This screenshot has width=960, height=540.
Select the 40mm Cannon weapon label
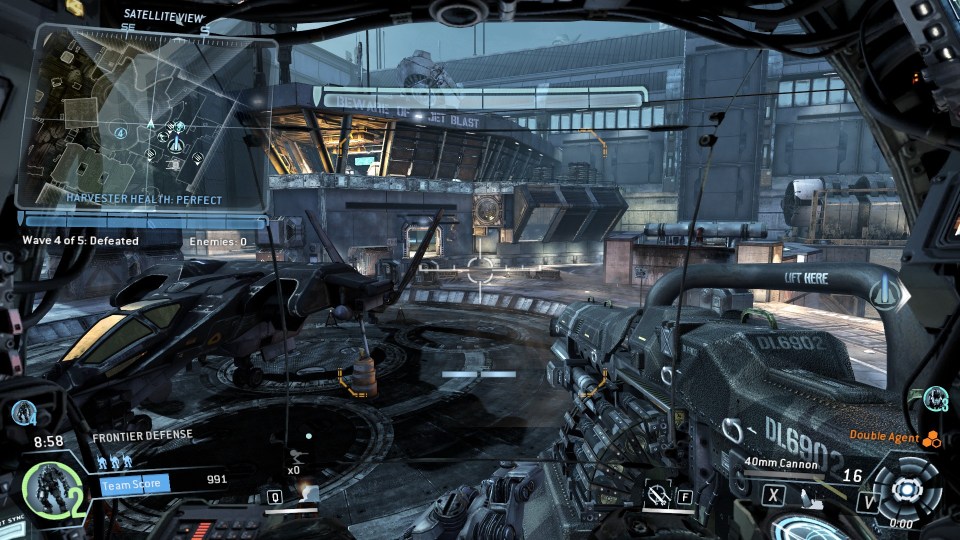781,463
